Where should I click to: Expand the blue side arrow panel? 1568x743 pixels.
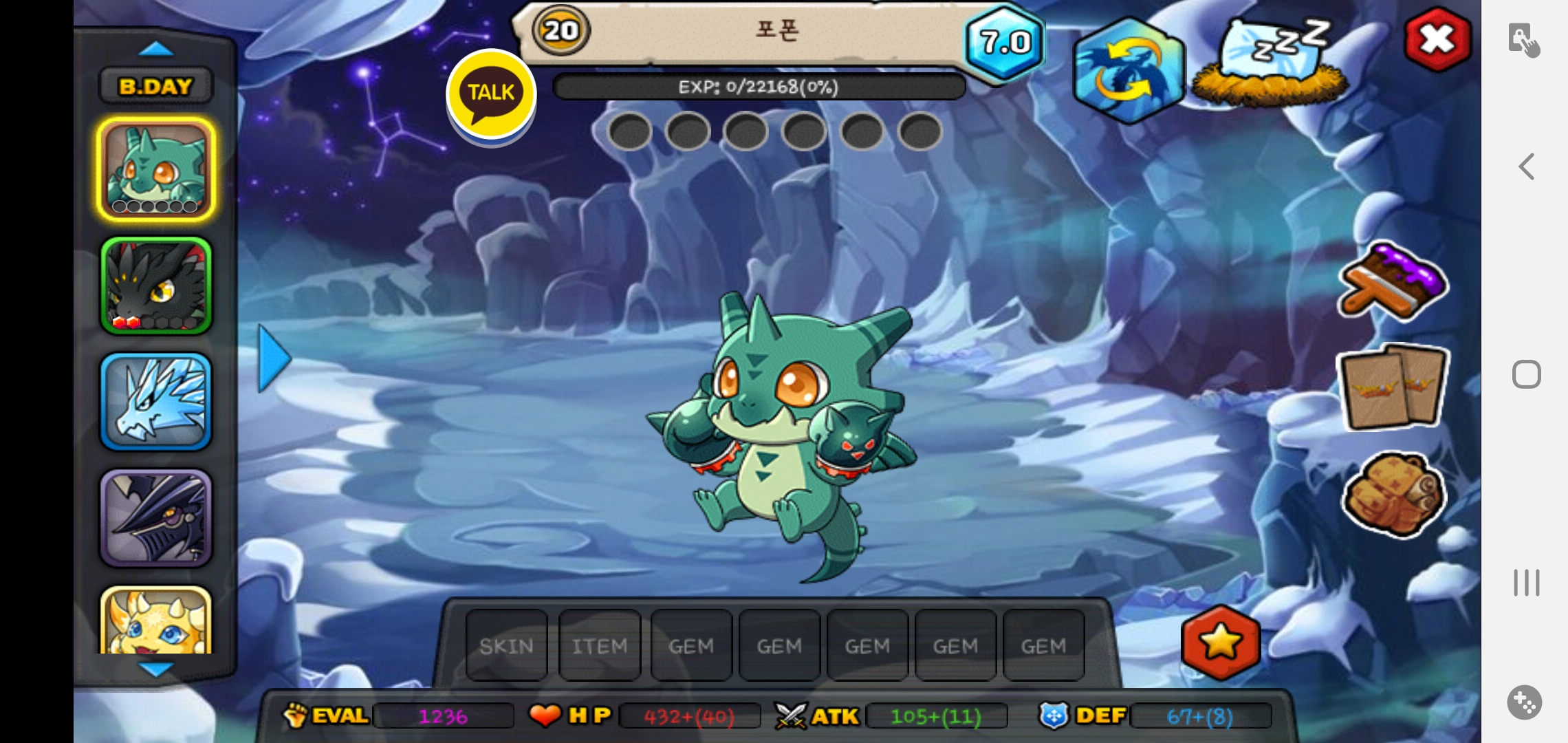tap(274, 358)
